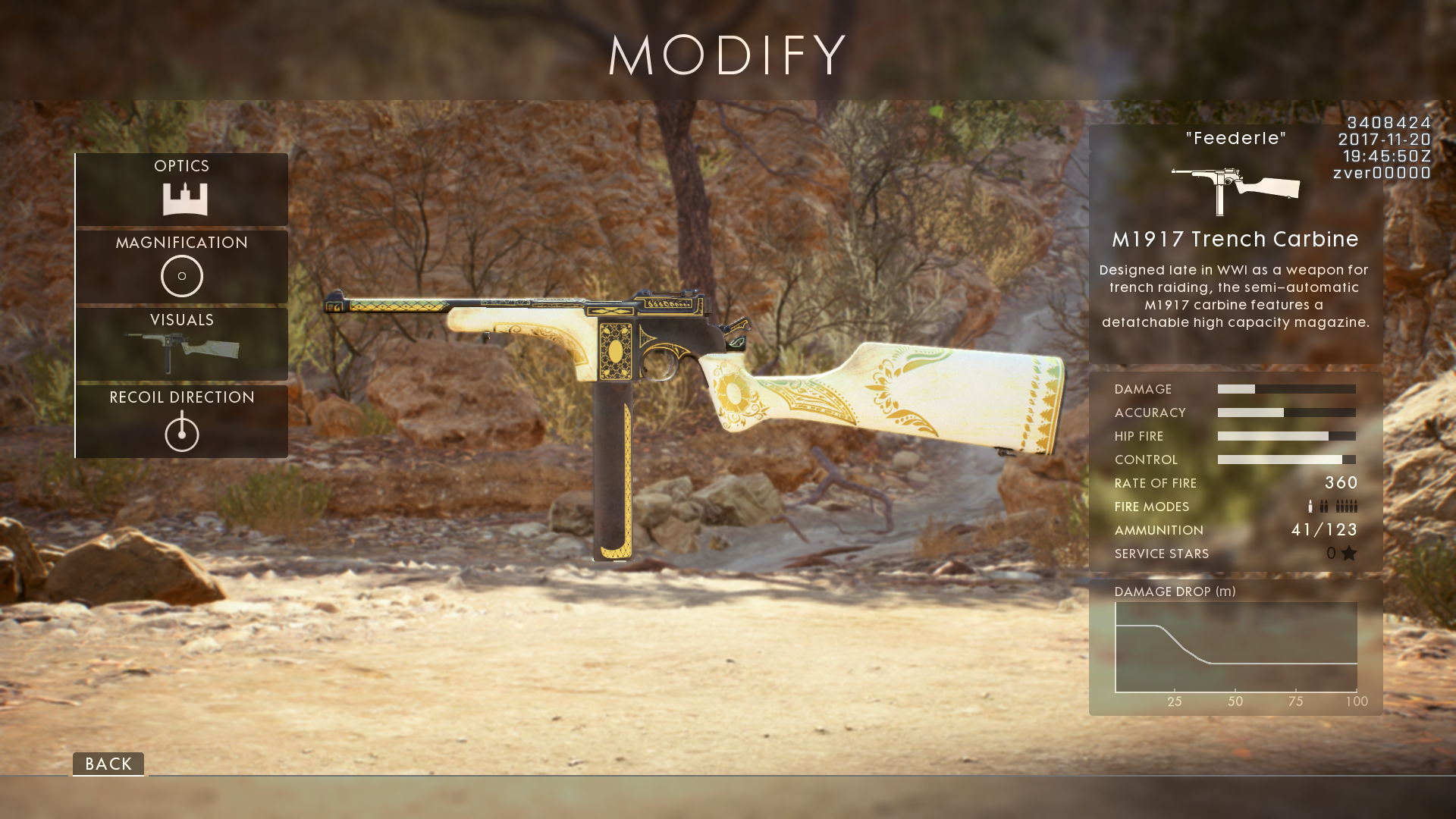Viewport: 1456px width, 819px height.
Task: Go back with the Back button
Action: coord(108,764)
